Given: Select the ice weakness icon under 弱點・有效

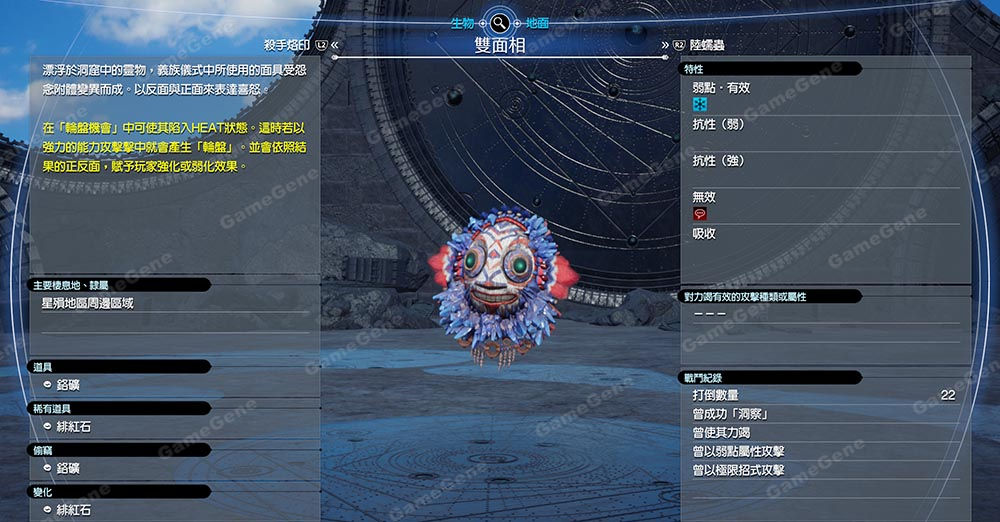Looking at the screenshot, I should [x=700, y=105].
